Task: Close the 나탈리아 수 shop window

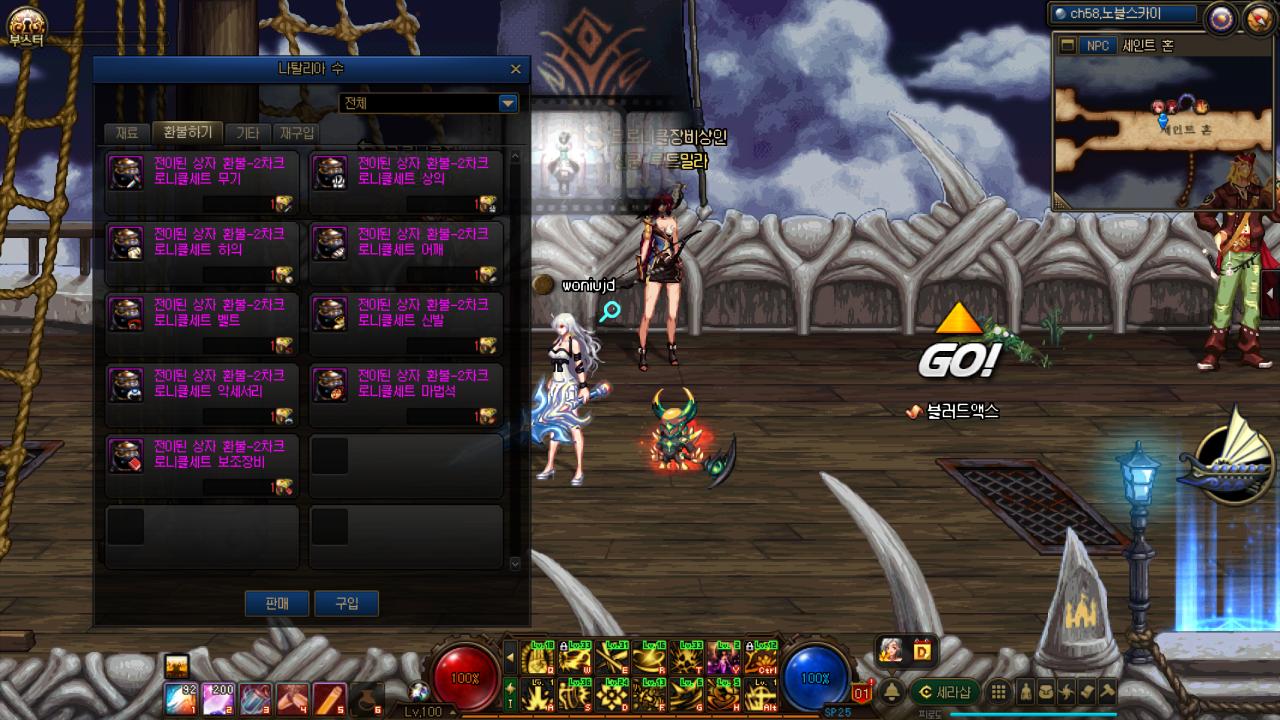Action: tap(515, 69)
